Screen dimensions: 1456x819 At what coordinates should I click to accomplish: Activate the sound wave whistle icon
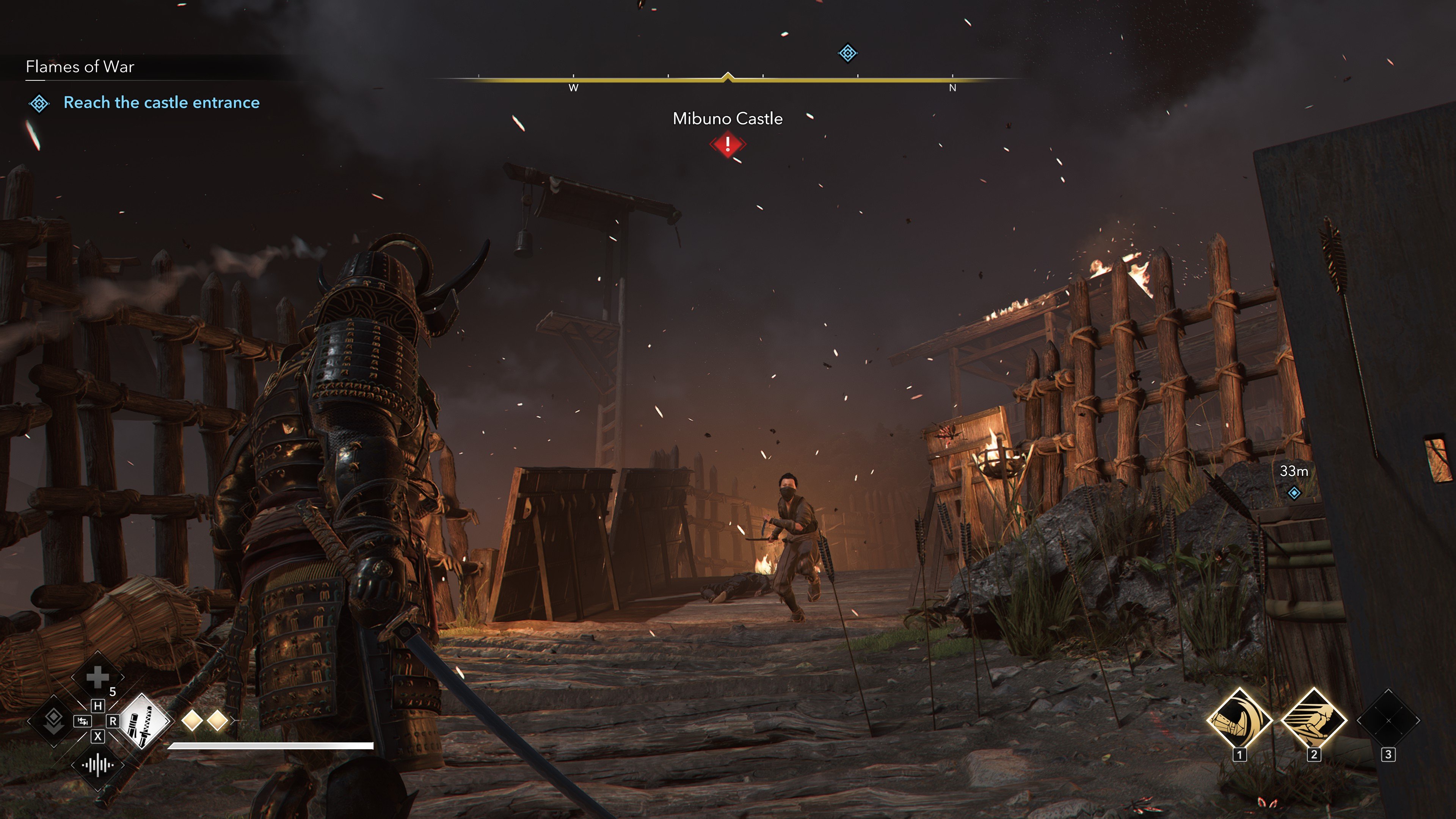click(x=97, y=766)
